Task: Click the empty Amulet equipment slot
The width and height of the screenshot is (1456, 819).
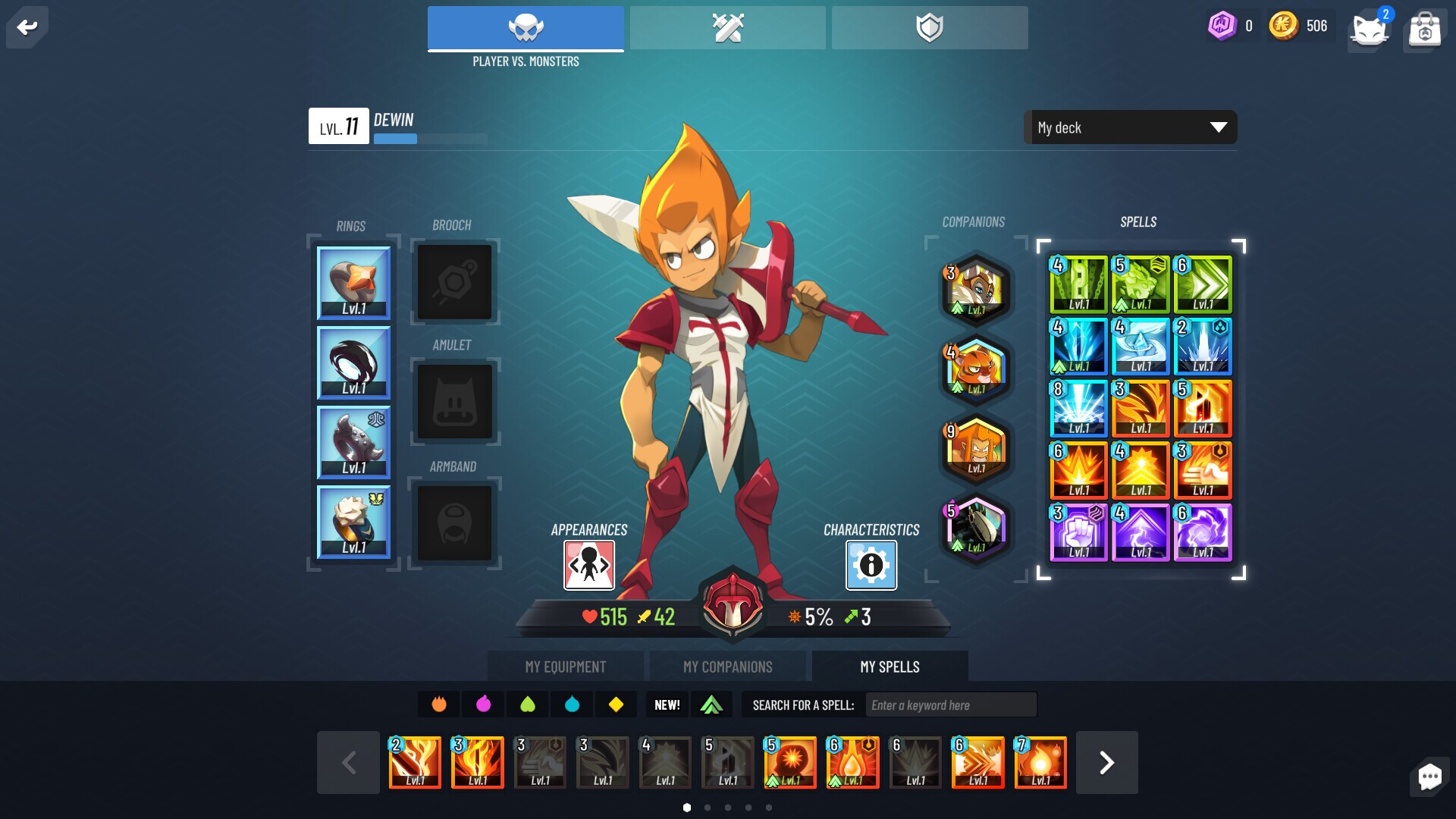Action: click(453, 402)
